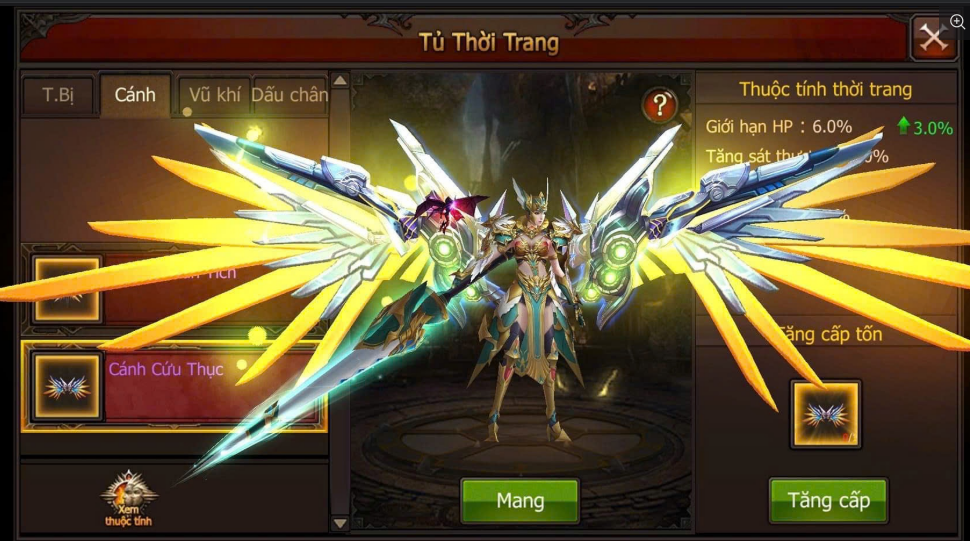Viewport: 970px width, 541px height.
Task: Open the question mark help icon
Action: (x=660, y=104)
